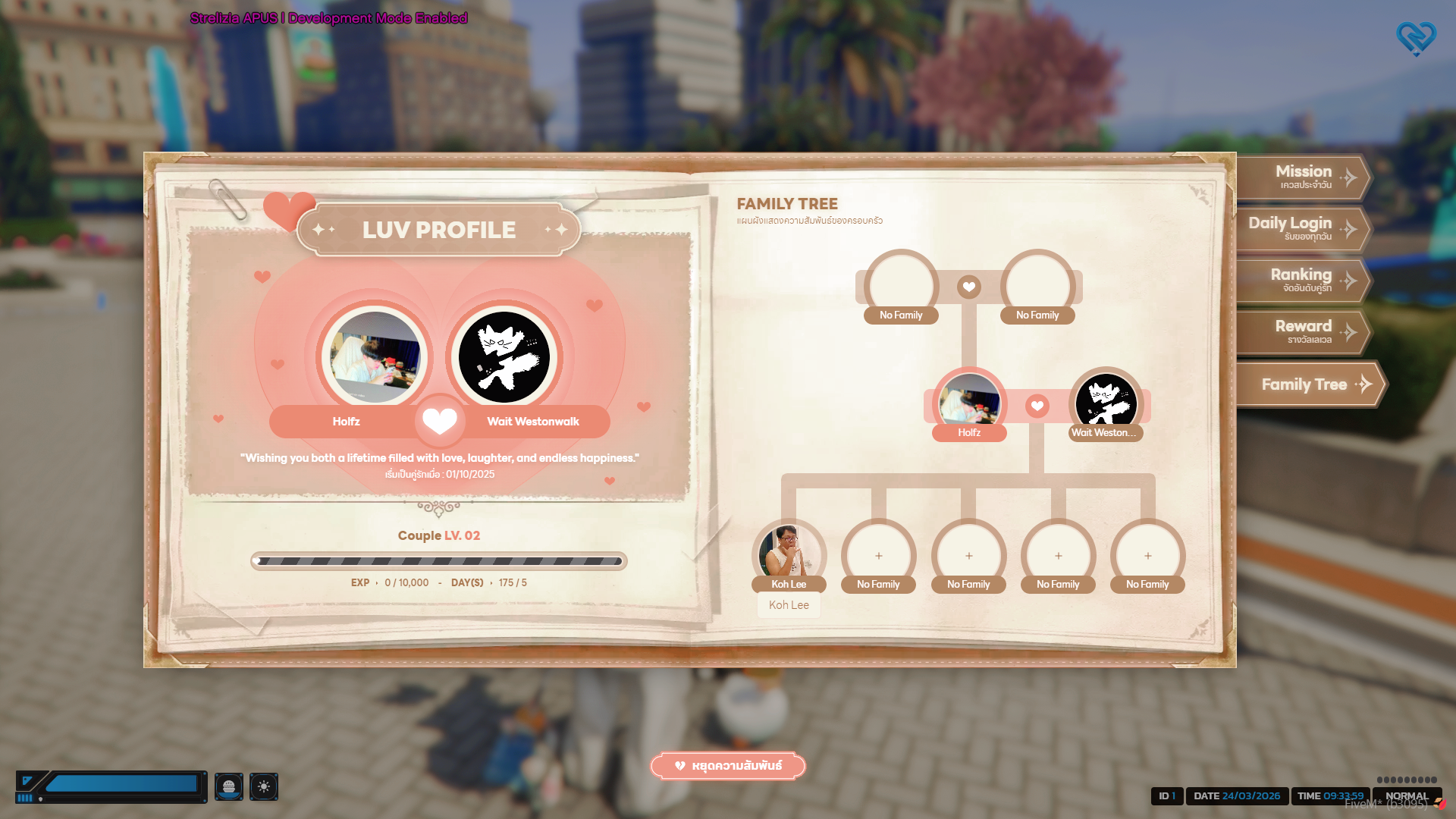Open the Mission tab
1456x819 pixels.
1303,177
